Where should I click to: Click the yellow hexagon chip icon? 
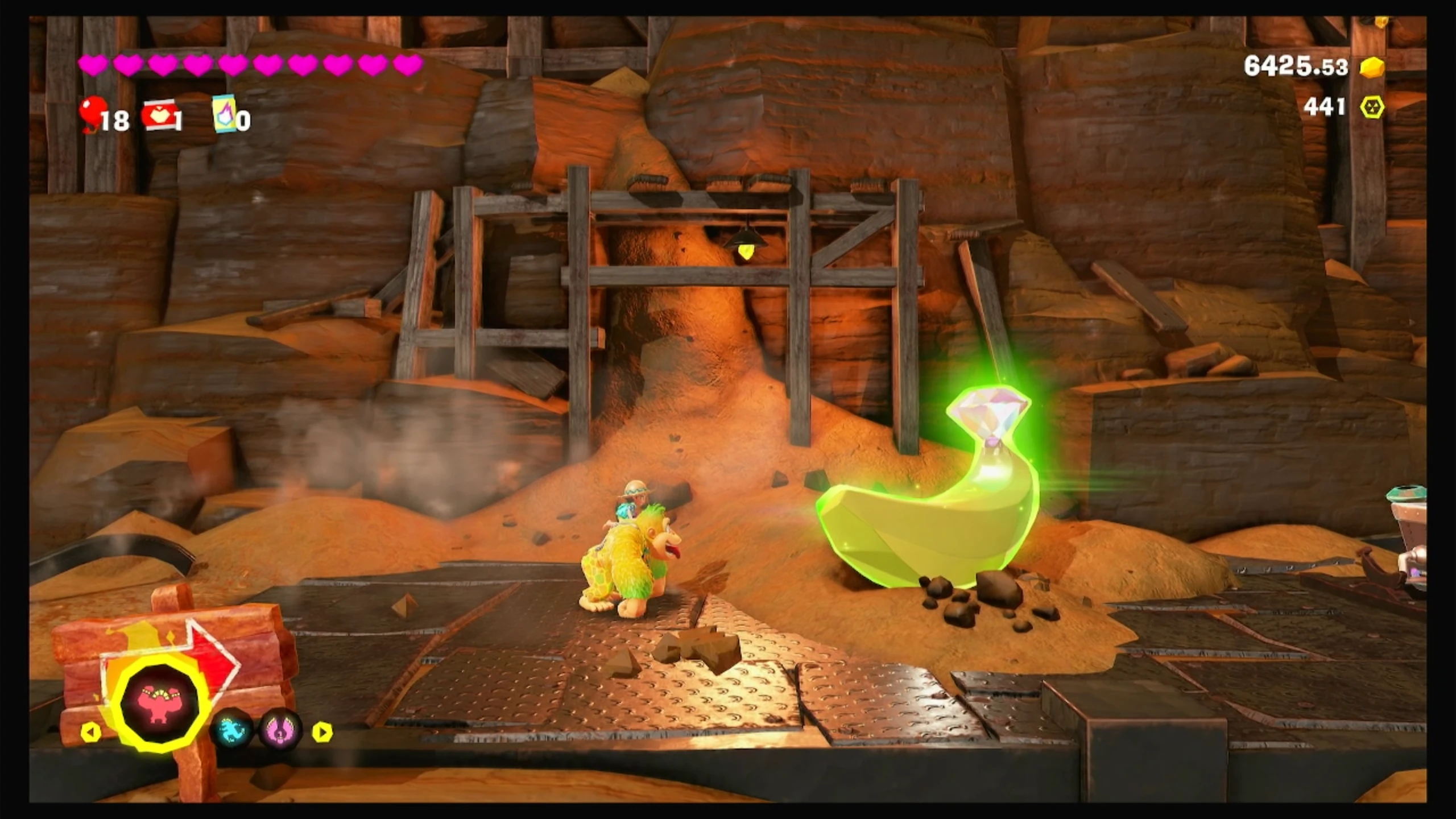(1372, 107)
